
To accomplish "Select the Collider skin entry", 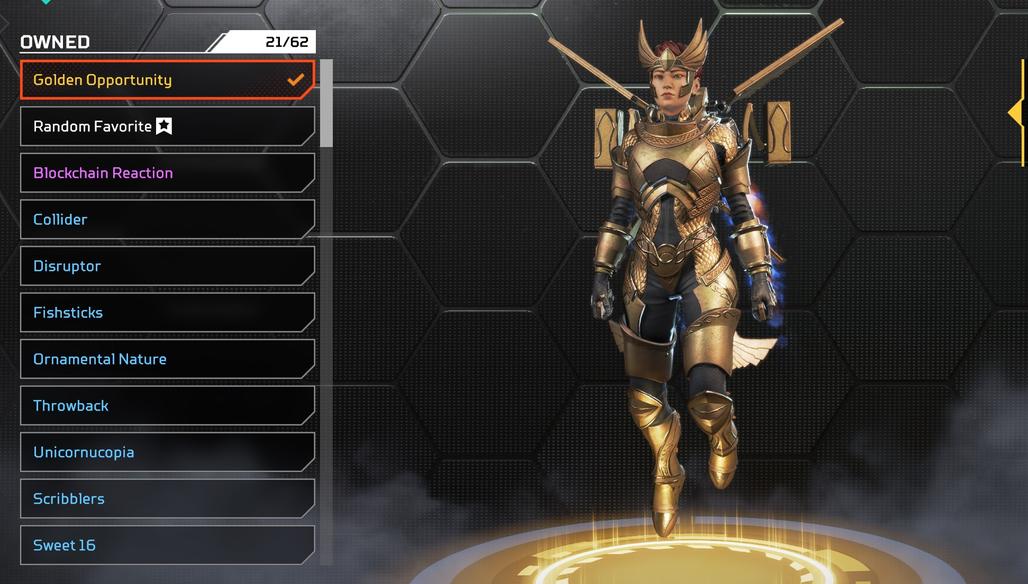I will click(x=167, y=220).
